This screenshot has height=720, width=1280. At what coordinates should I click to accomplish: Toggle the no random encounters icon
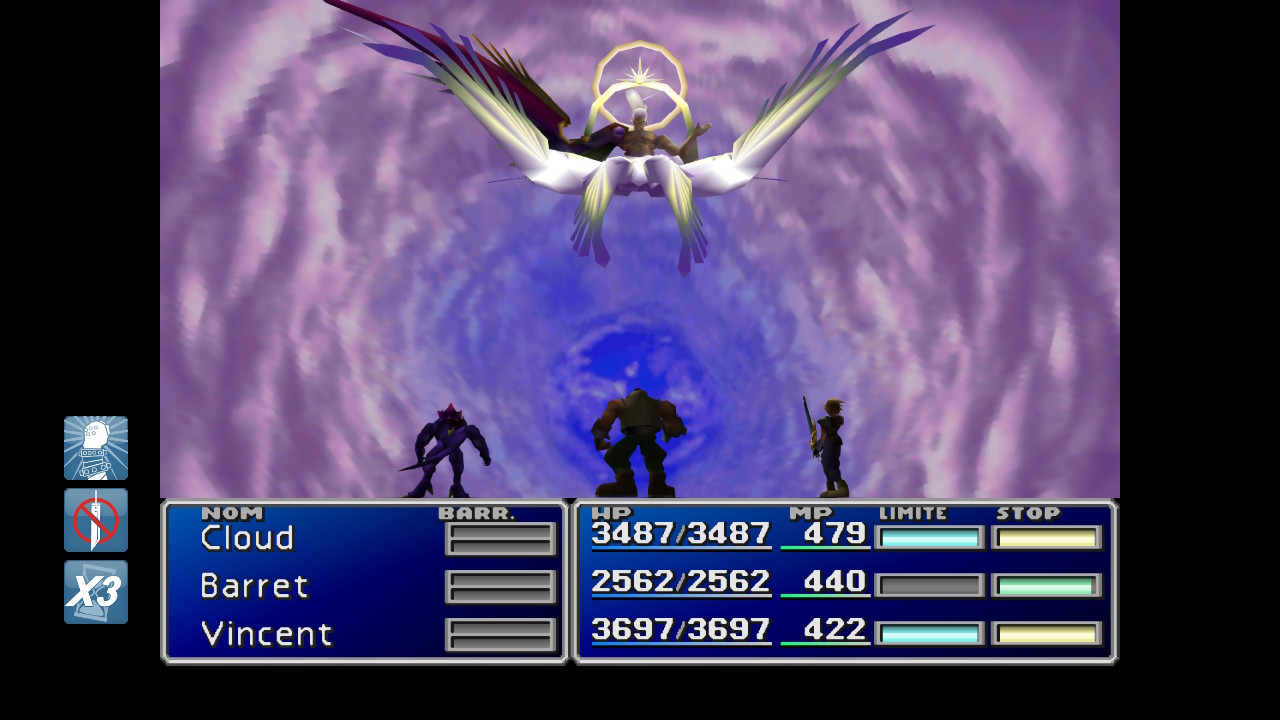[96, 520]
